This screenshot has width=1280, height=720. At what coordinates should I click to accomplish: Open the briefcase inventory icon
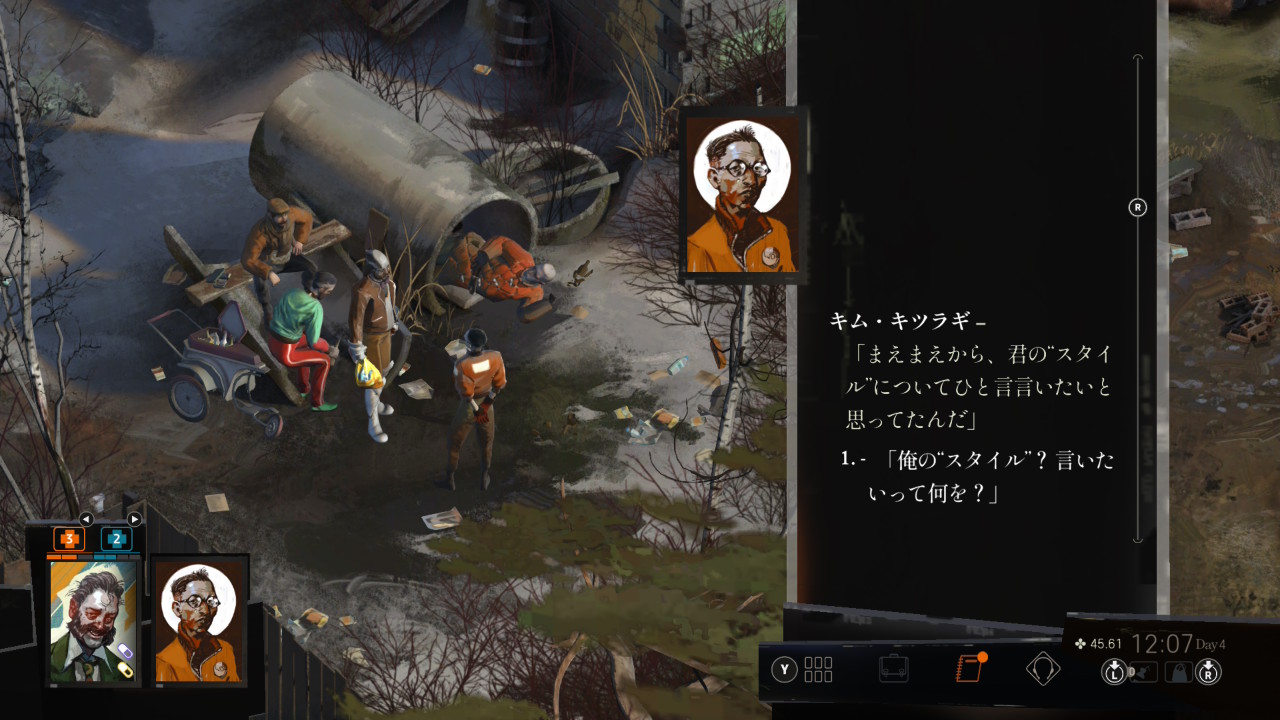[x=893, y=669]
